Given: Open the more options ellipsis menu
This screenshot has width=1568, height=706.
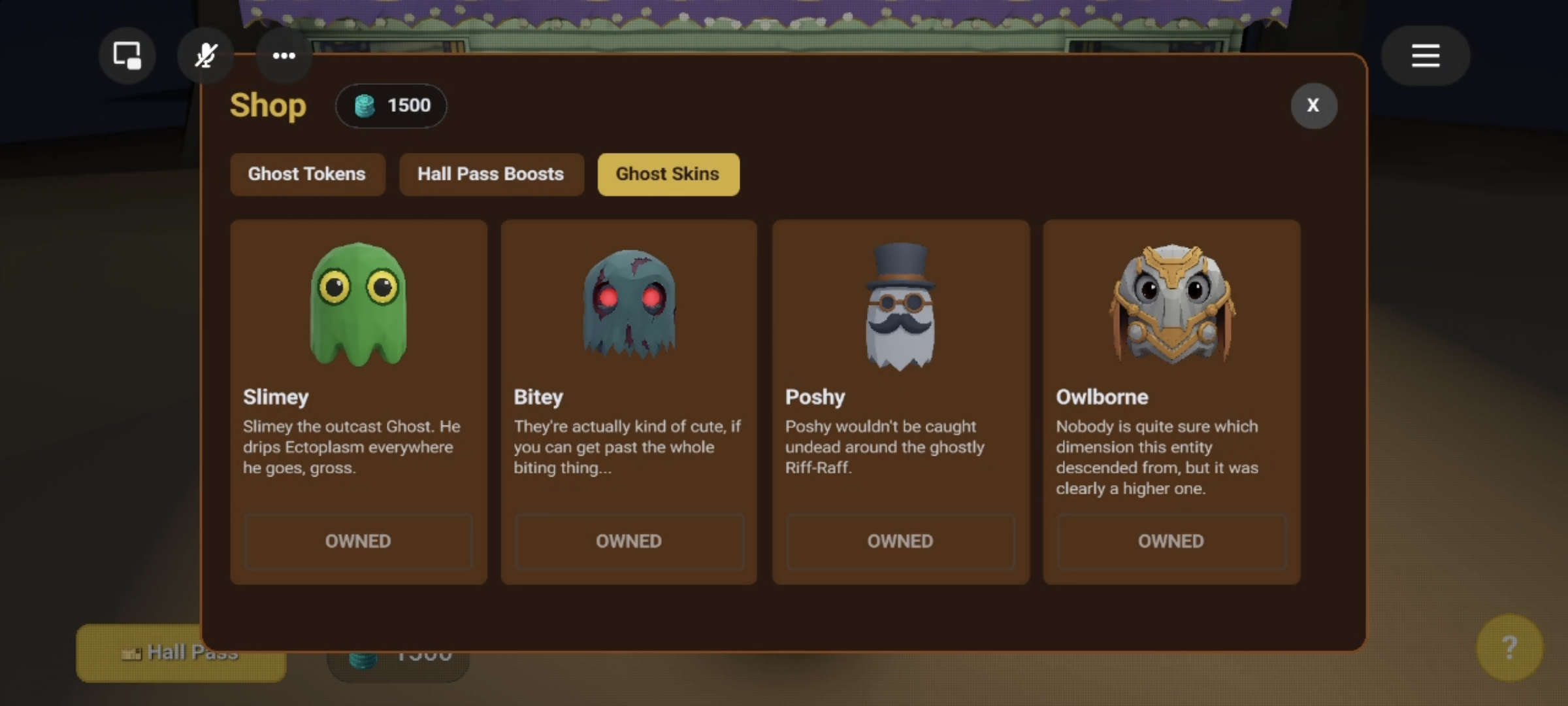Looking at the screenshot, I should pyautogui.click(x=284, y=55).
